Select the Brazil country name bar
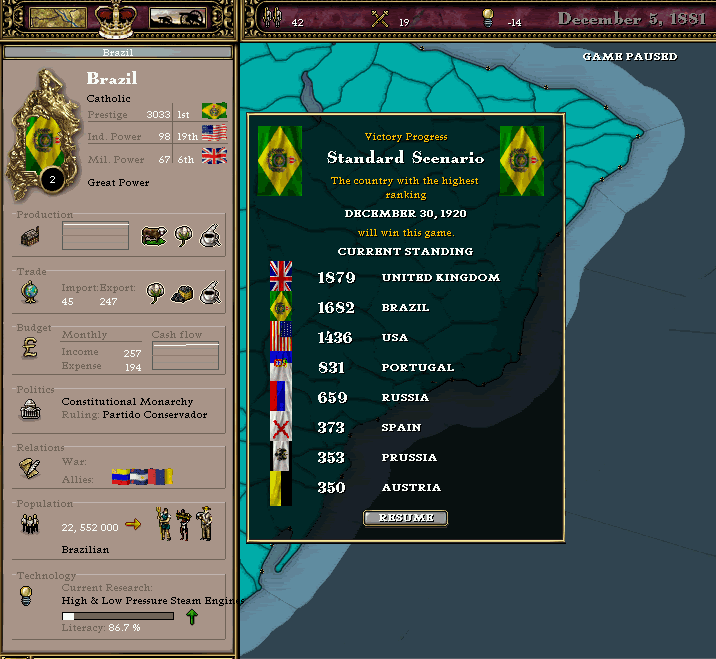This screenshot has width=716, height=659. pos(118,51)
